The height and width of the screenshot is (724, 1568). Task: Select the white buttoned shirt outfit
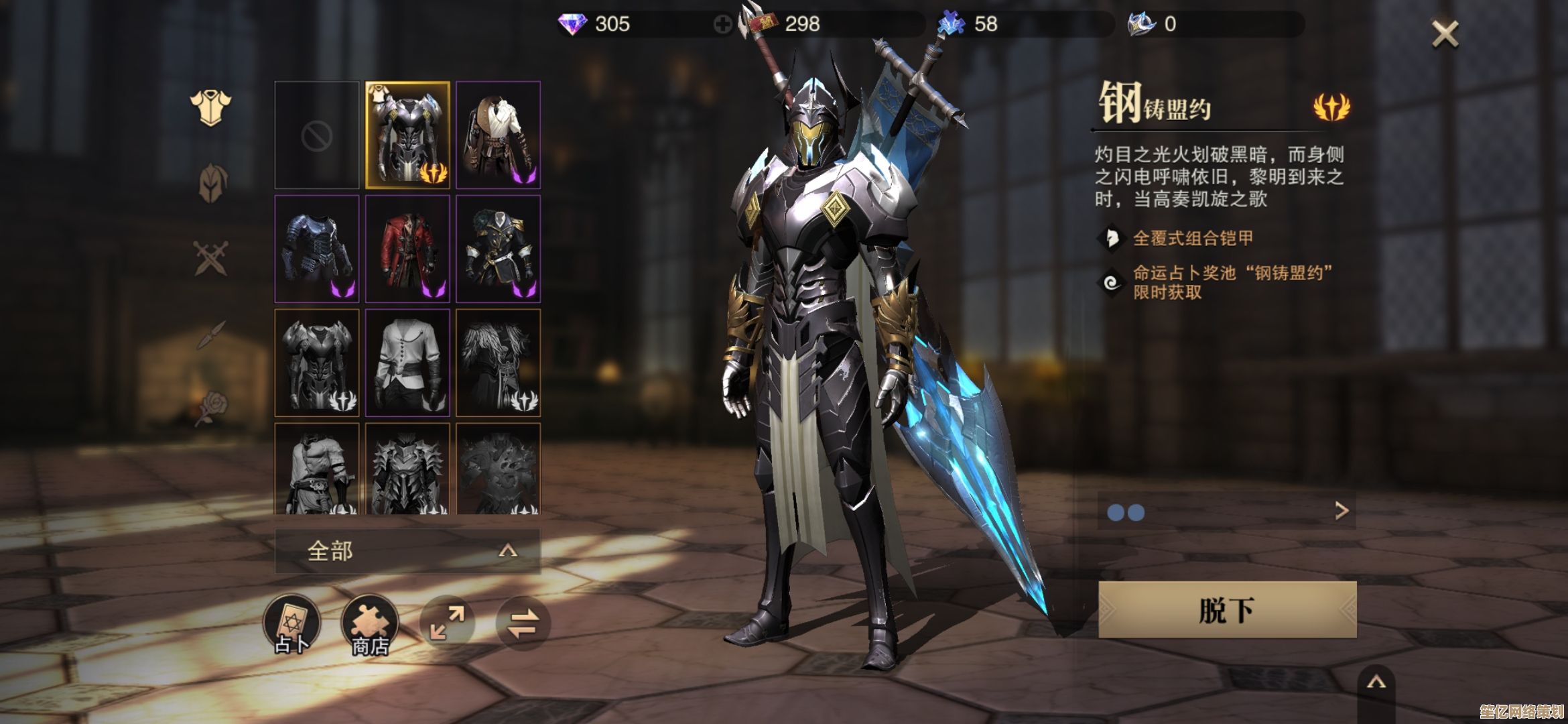[407, 363]
